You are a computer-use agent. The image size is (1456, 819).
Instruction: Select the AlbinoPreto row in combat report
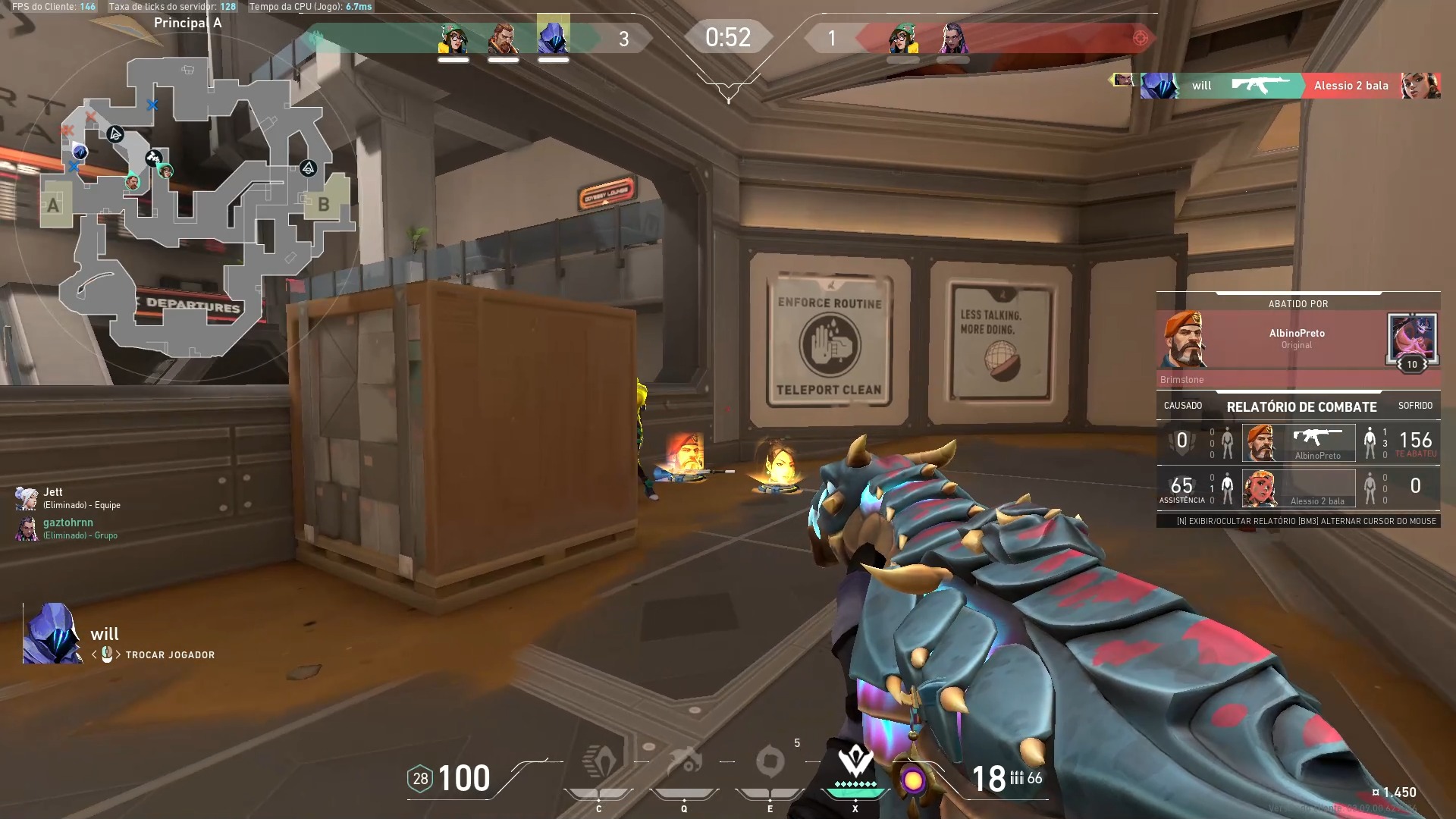(1298, 443)
